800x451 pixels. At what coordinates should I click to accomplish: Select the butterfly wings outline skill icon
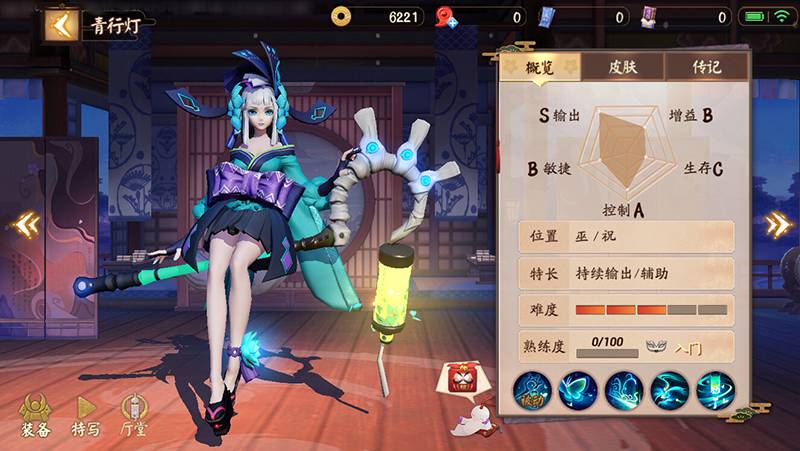[x=624, y=390]
